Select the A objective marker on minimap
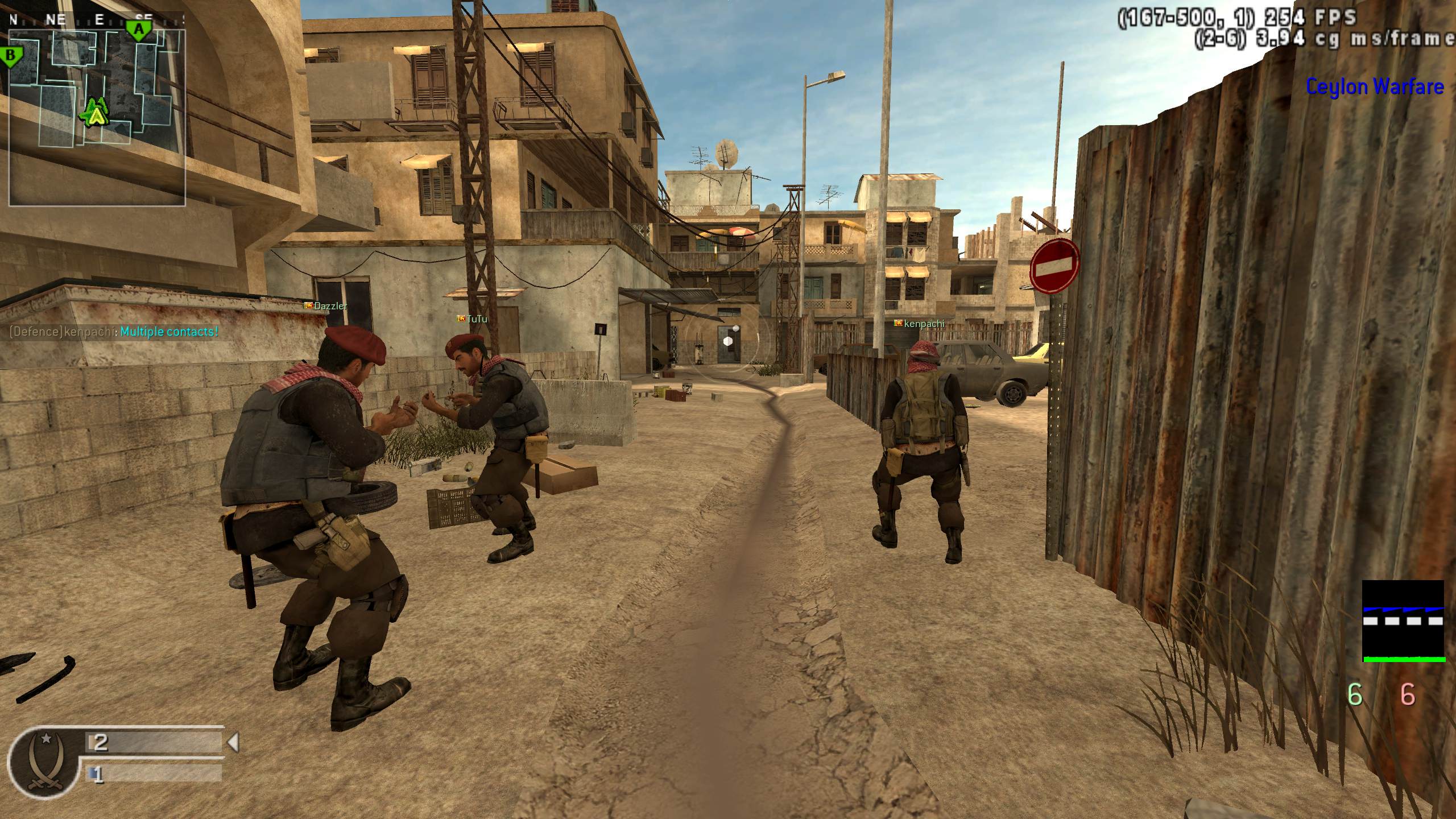1456x819 pixels. click(138, 29)
